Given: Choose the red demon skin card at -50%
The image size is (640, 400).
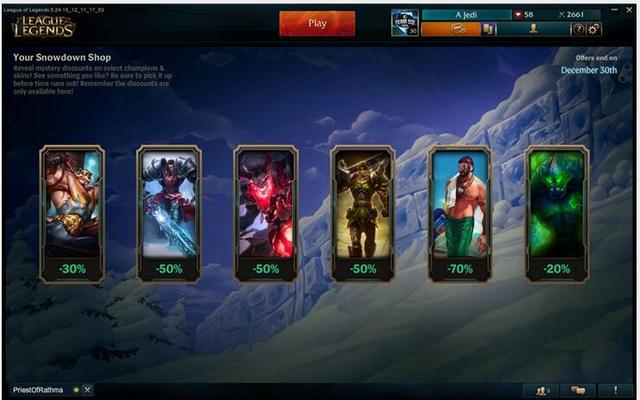Looking at the screenshot, I should coord(266,212).
